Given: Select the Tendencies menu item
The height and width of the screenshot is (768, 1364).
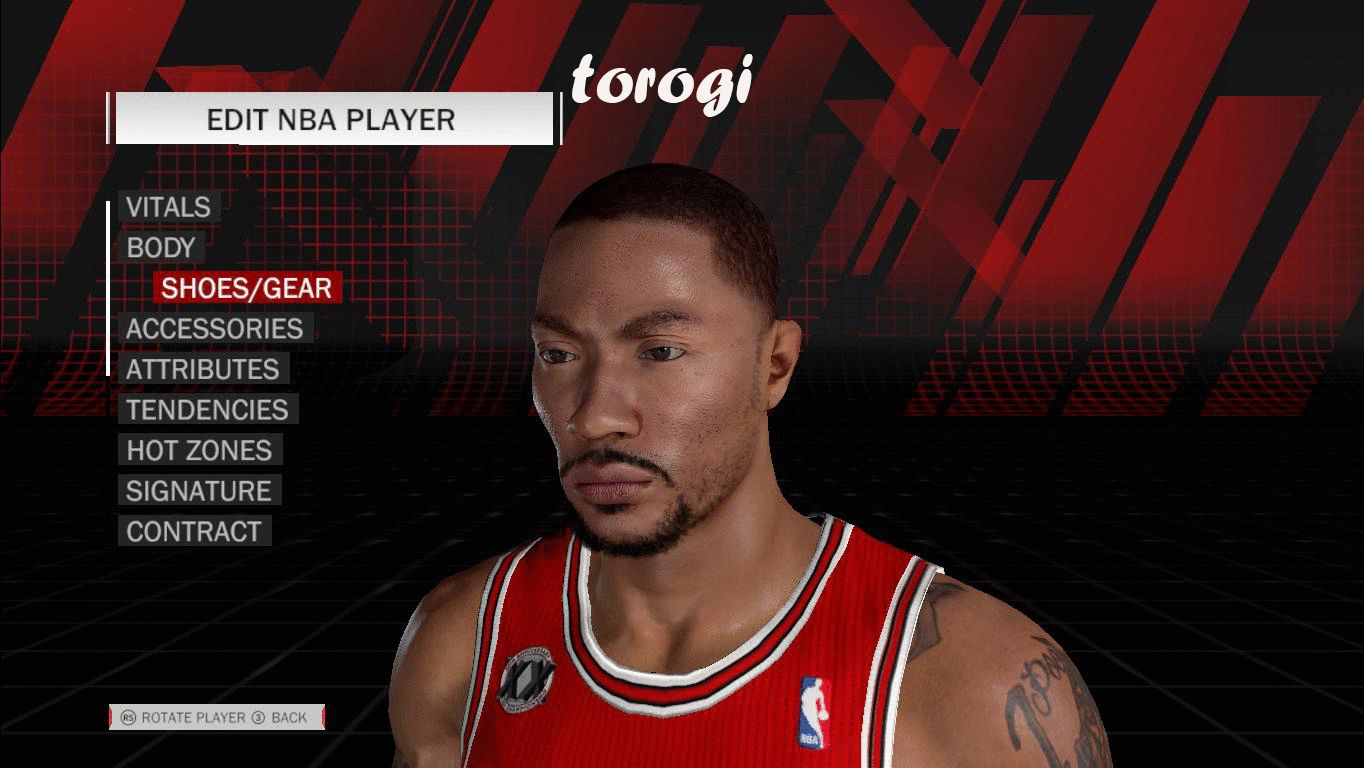Looking at the screenshot, I should pos(207,410).
